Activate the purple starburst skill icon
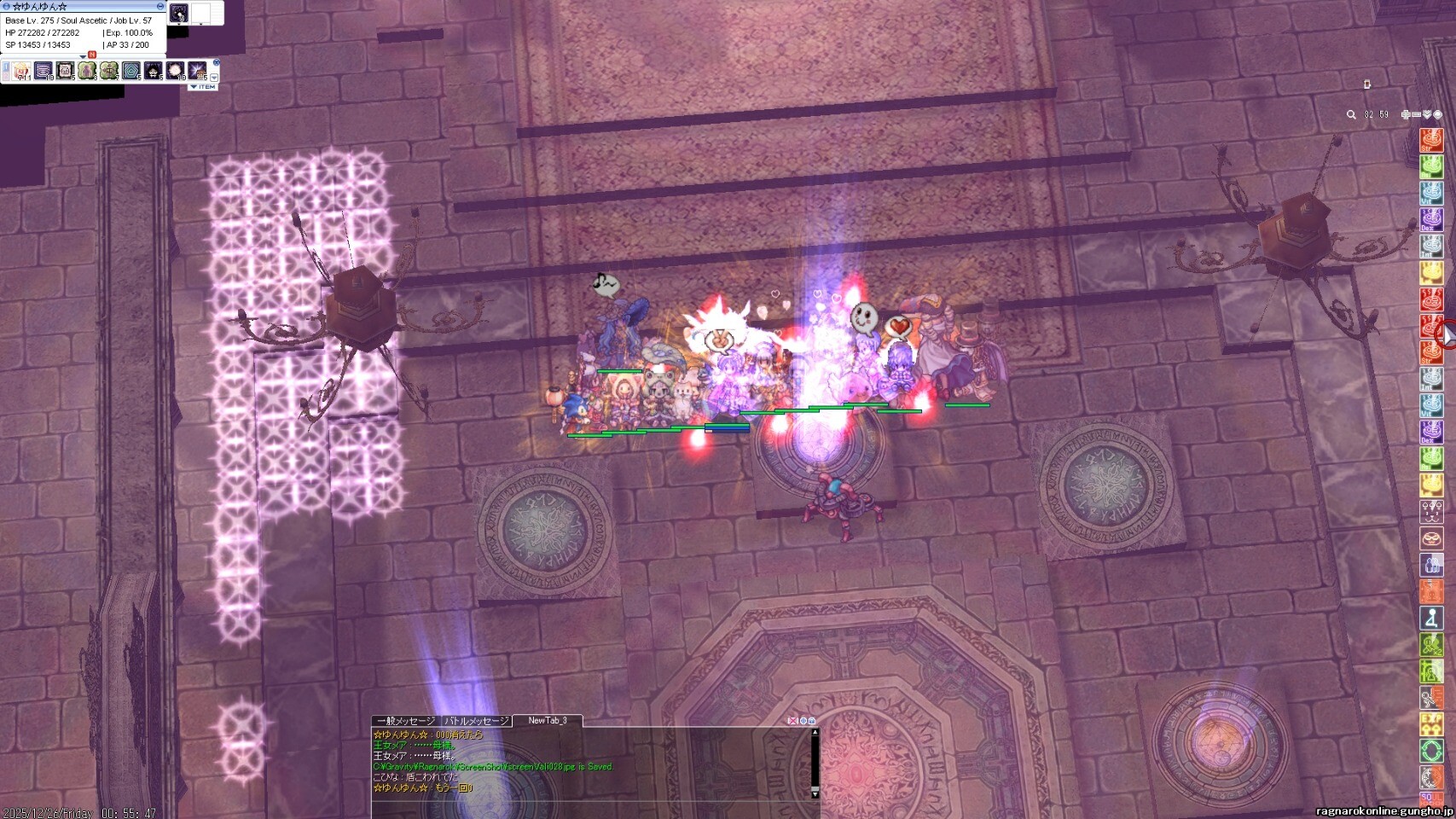Viewport: 1456px width, 819px height. [x=197, y=71]
